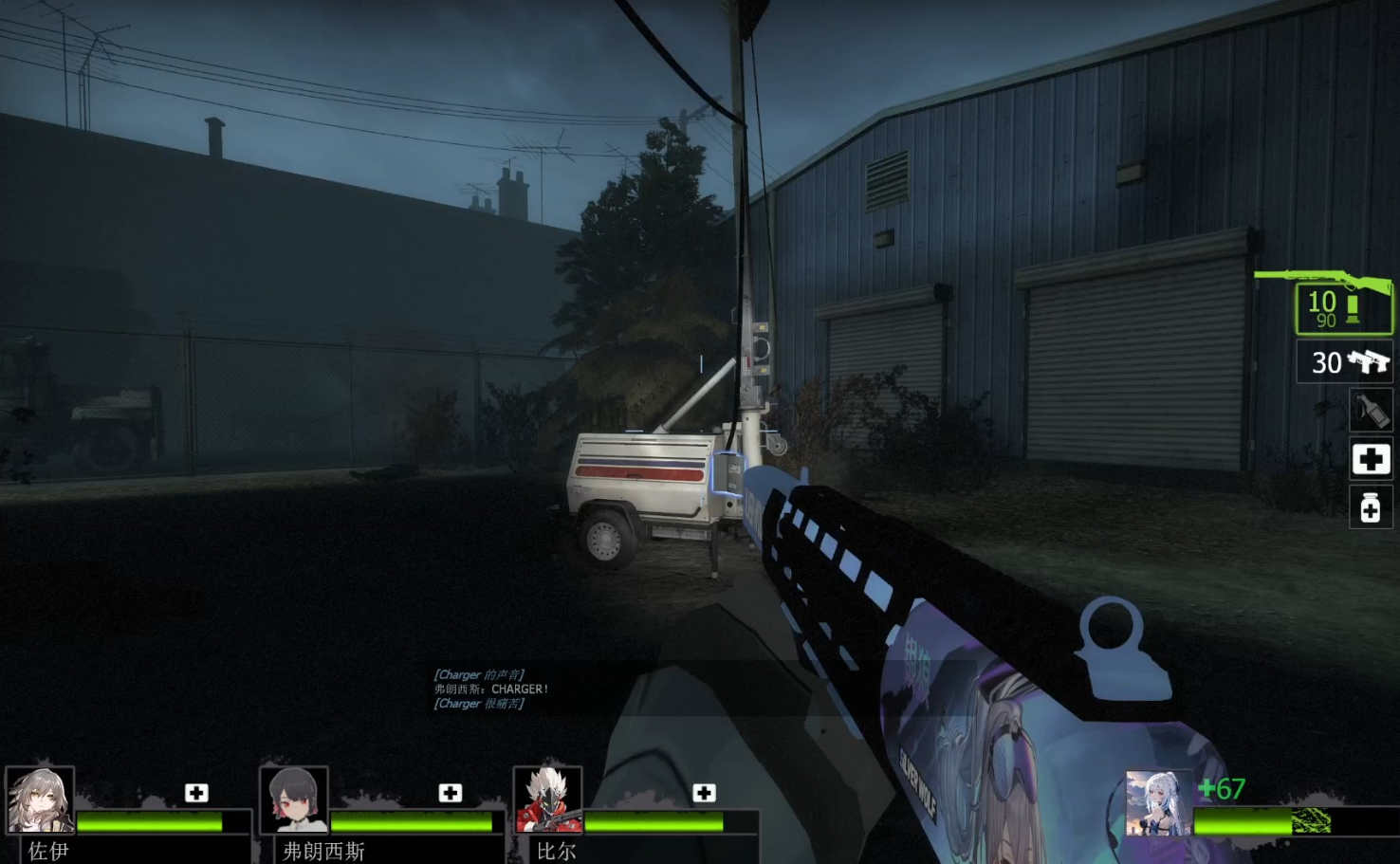Select the primary shotgun weapon slot
This screenshot has height=864, width=1400.
pyautogui.click(x=1344, y=307)
